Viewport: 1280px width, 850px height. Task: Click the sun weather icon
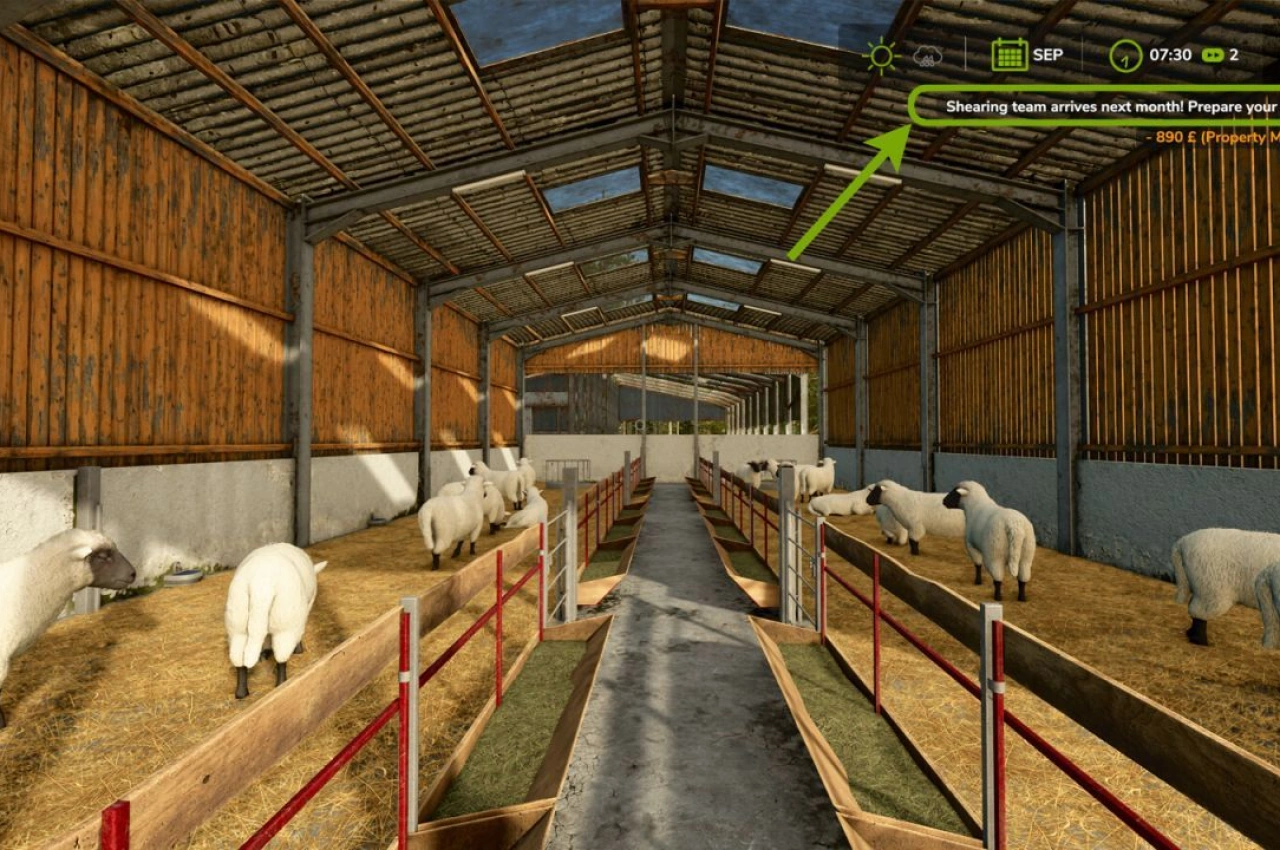(x=881, y=55)
